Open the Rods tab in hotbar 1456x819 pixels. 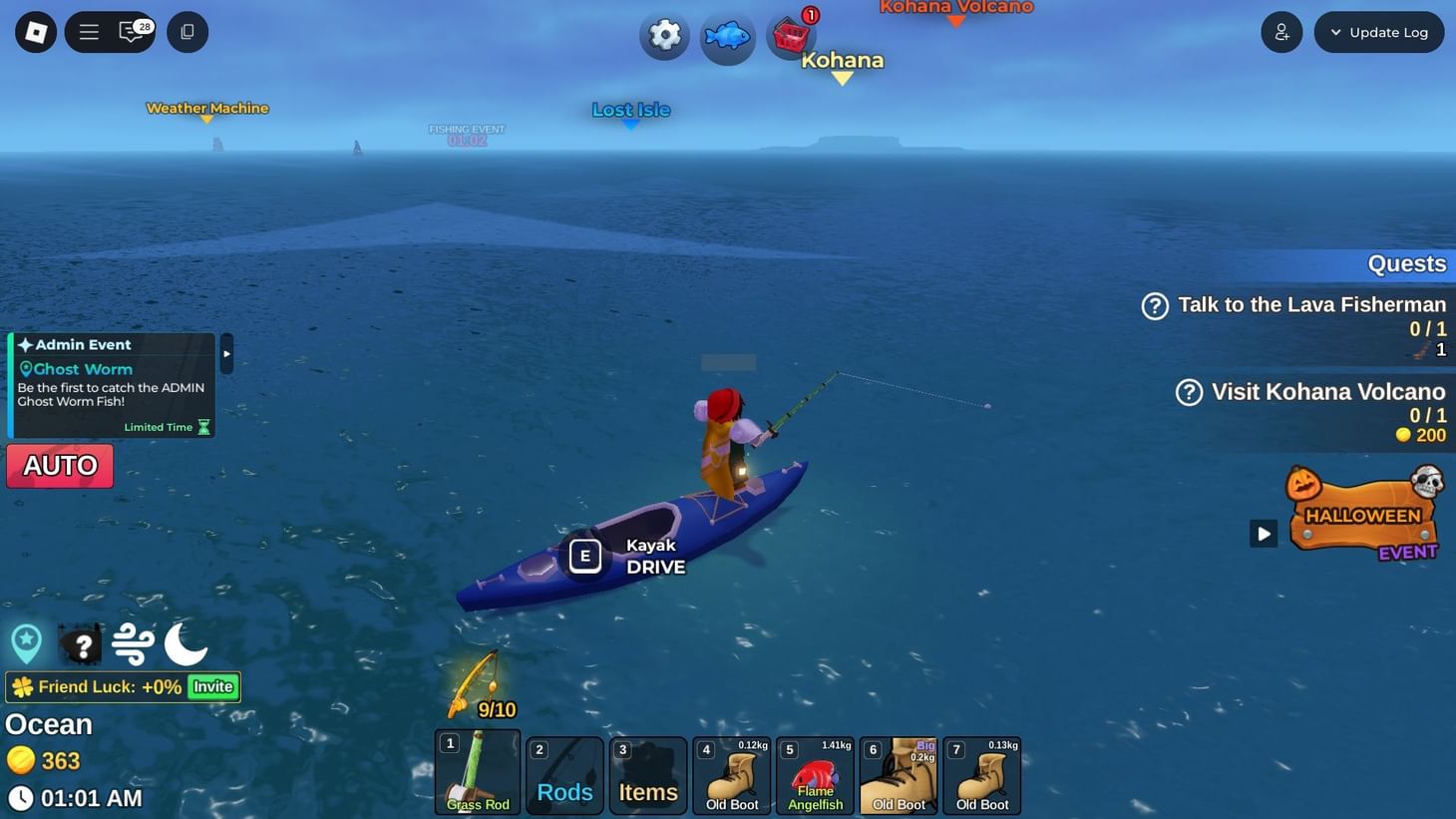pyautogui.click(x=563, y=775)
